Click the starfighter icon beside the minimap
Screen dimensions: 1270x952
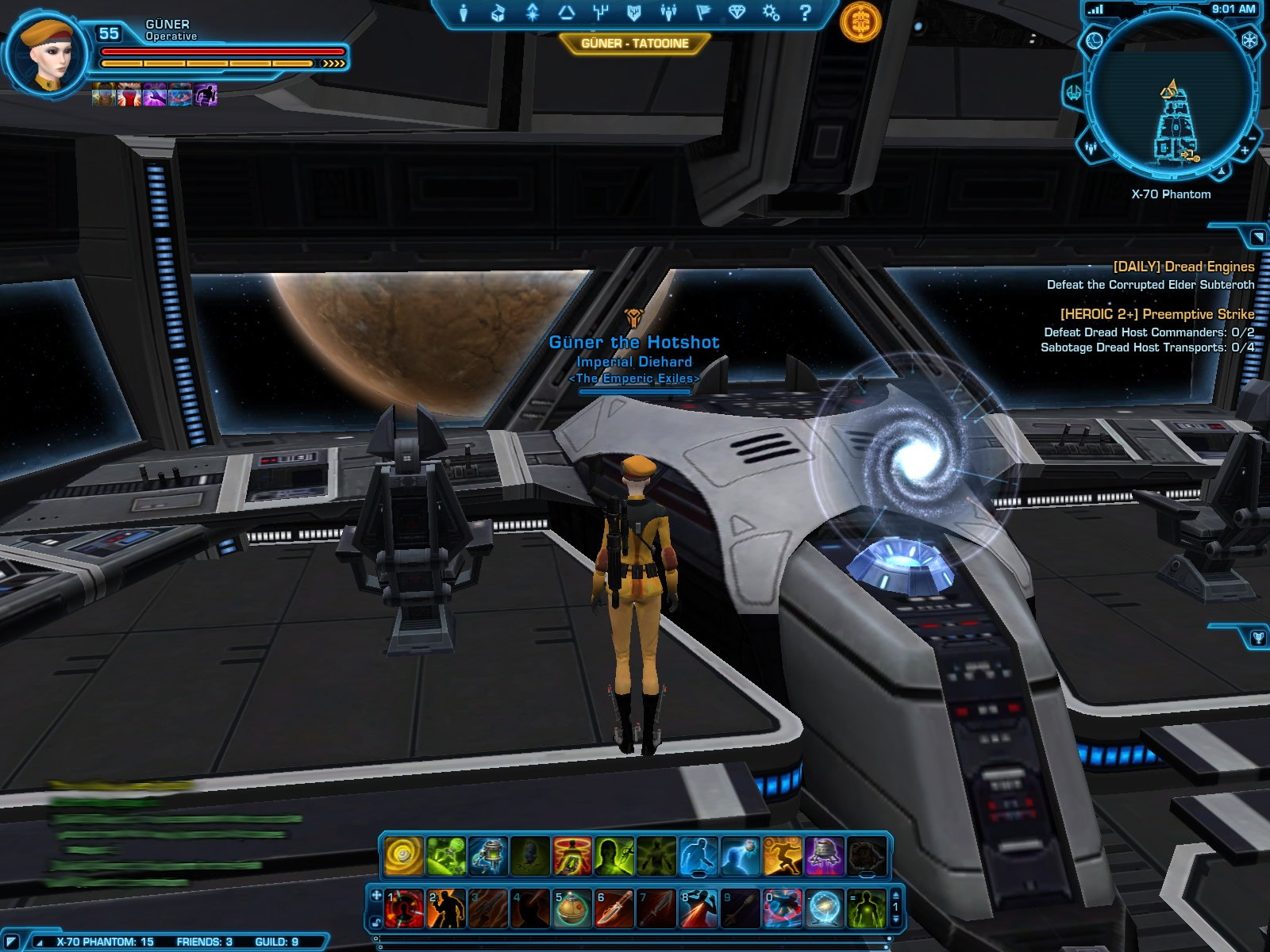tap(1073, 93)
